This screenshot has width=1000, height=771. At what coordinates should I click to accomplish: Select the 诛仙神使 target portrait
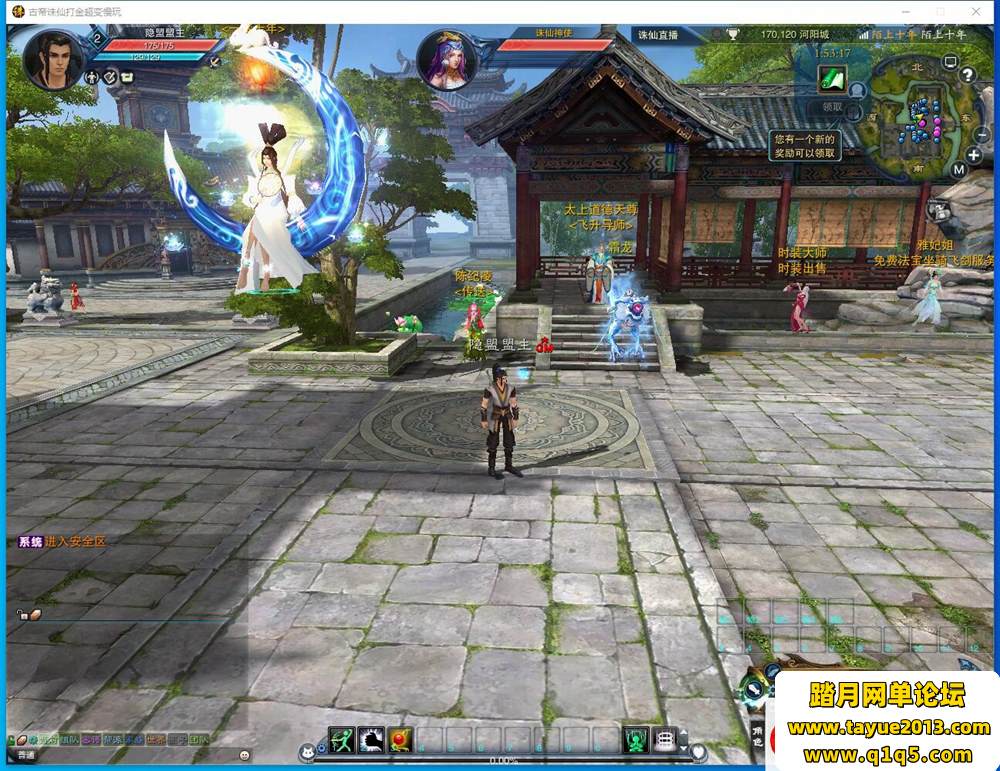pos(446,60)
